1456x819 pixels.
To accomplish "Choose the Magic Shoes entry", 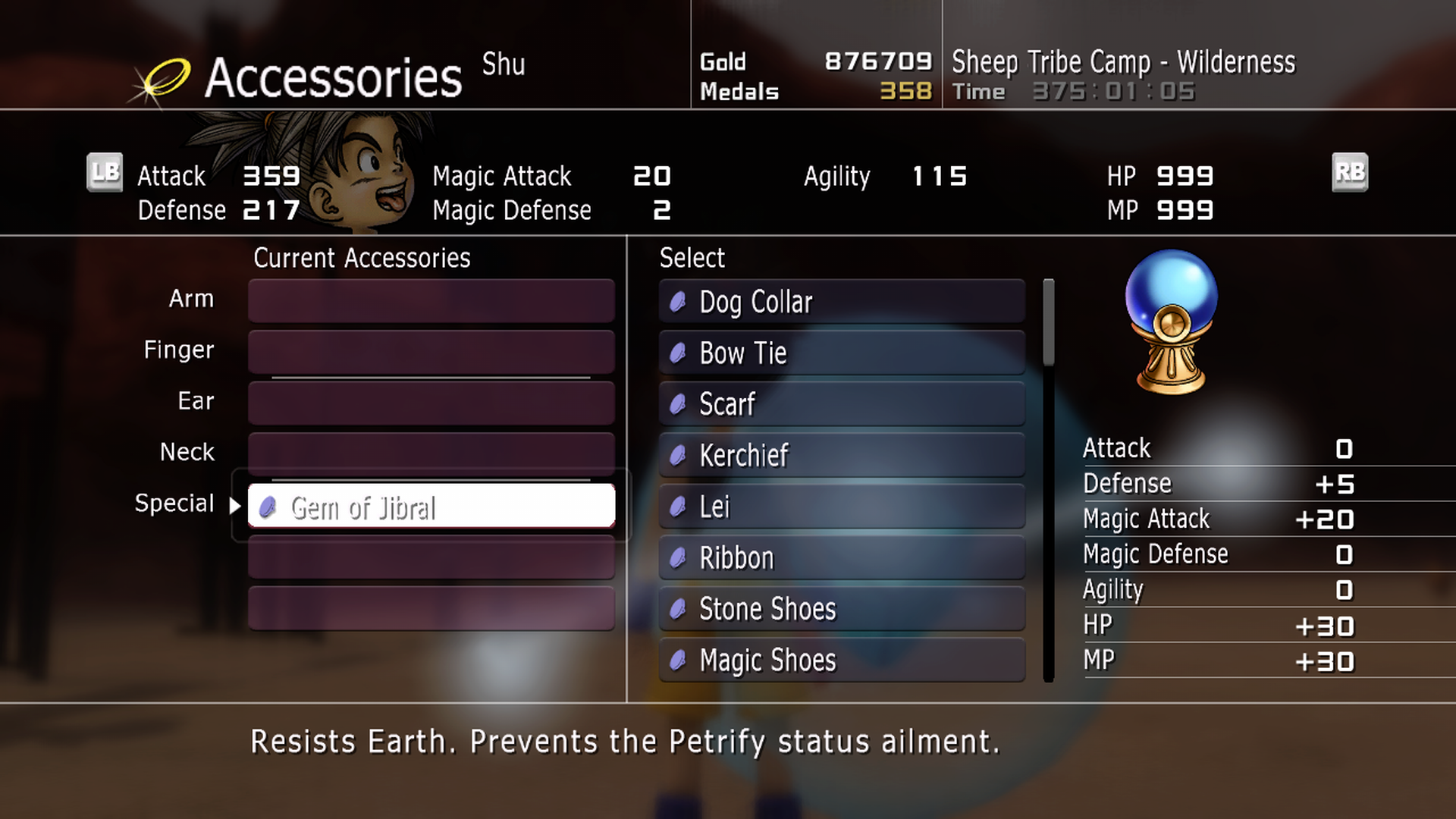I will point(842,661).
